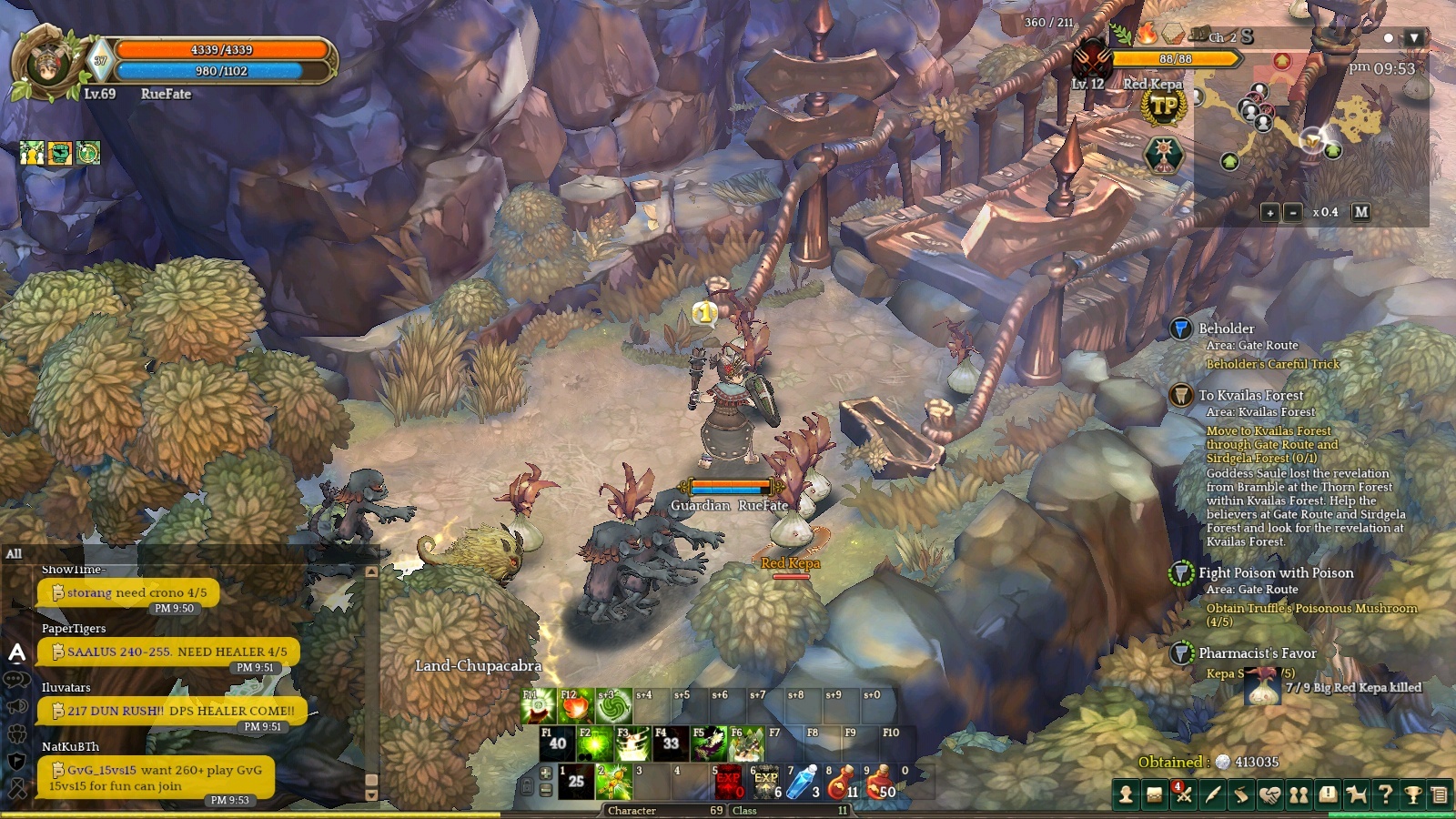Zoom out the minimap with minus button

[1292, 212]
